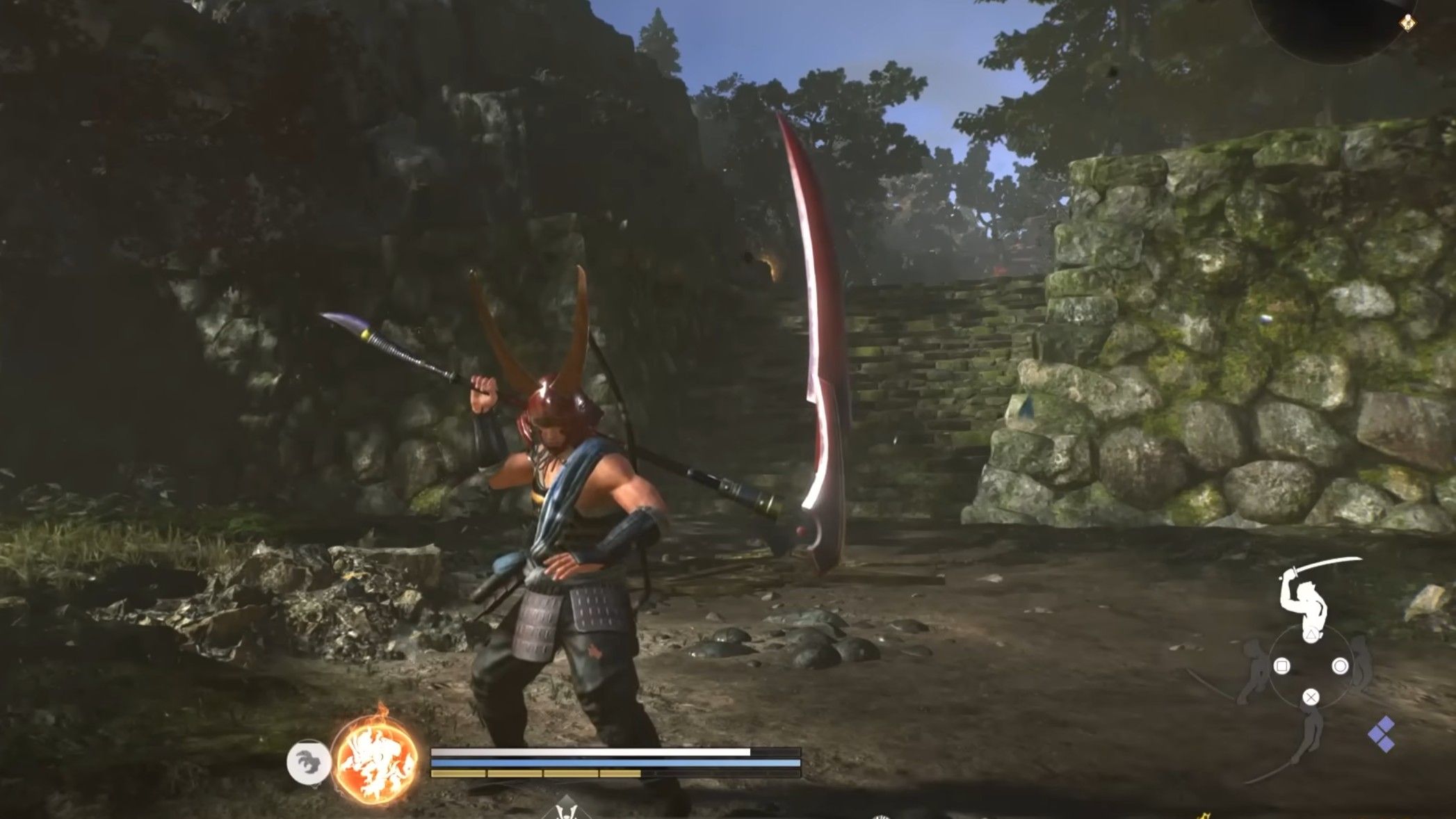
Task: Click the Triangle button on the stance wheel
Action: click(x=1311, y=635)
